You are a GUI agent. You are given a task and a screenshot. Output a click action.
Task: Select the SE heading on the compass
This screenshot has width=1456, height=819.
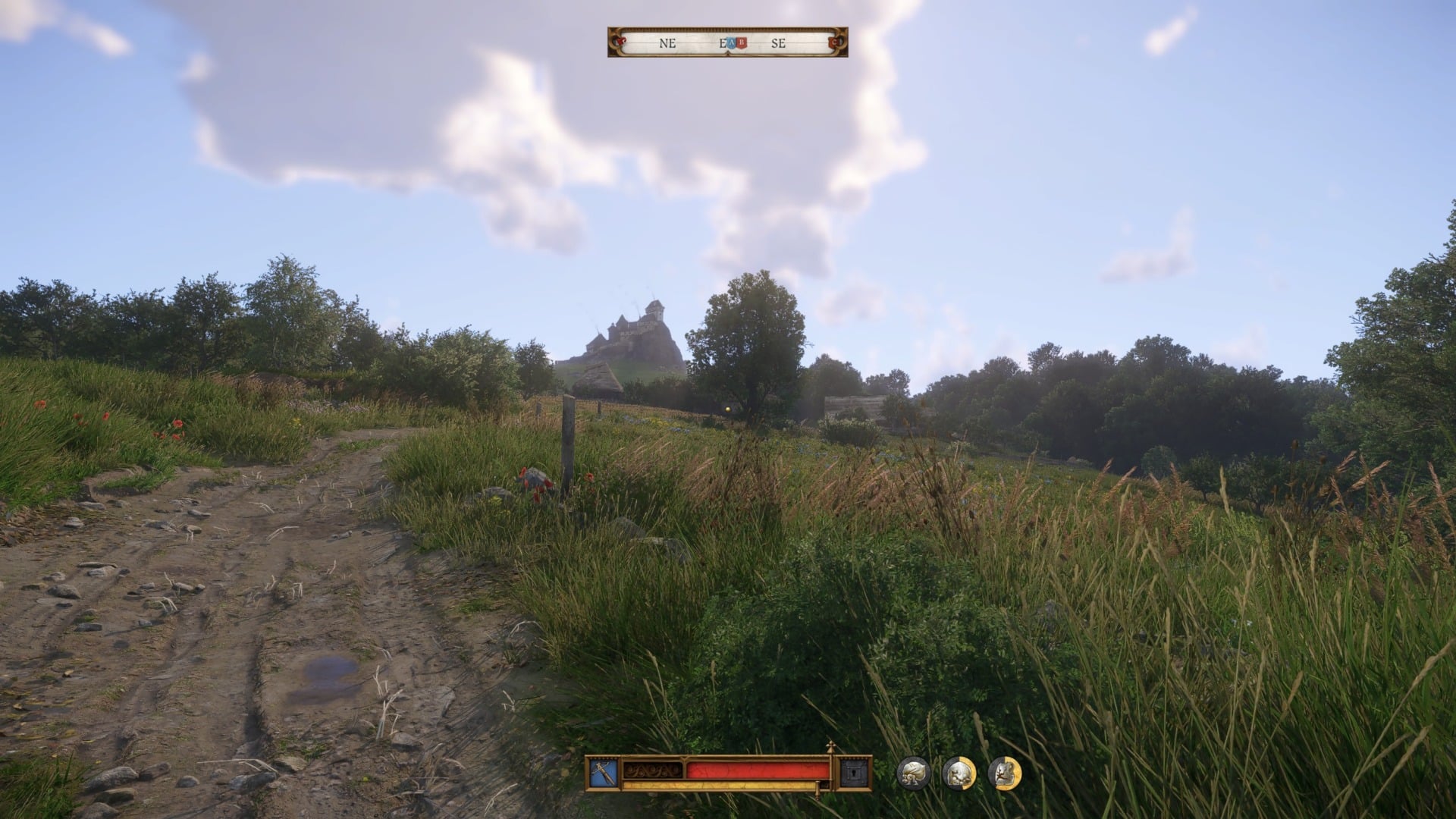(x=779, y=43)
